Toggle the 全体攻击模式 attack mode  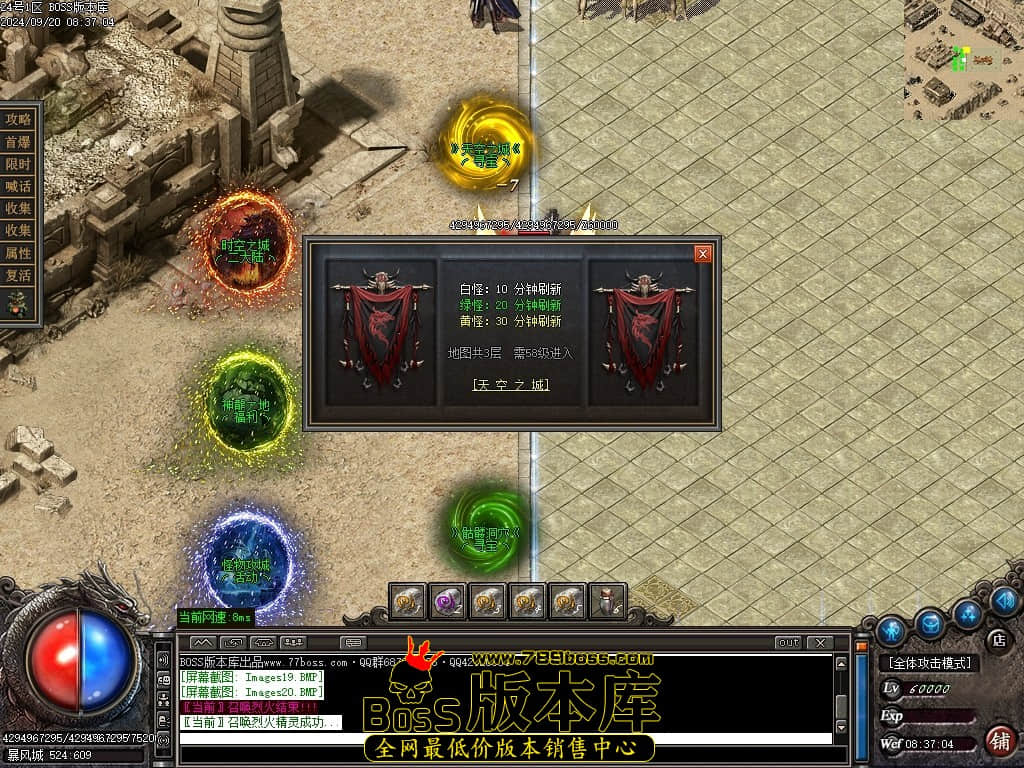[929, 663]
